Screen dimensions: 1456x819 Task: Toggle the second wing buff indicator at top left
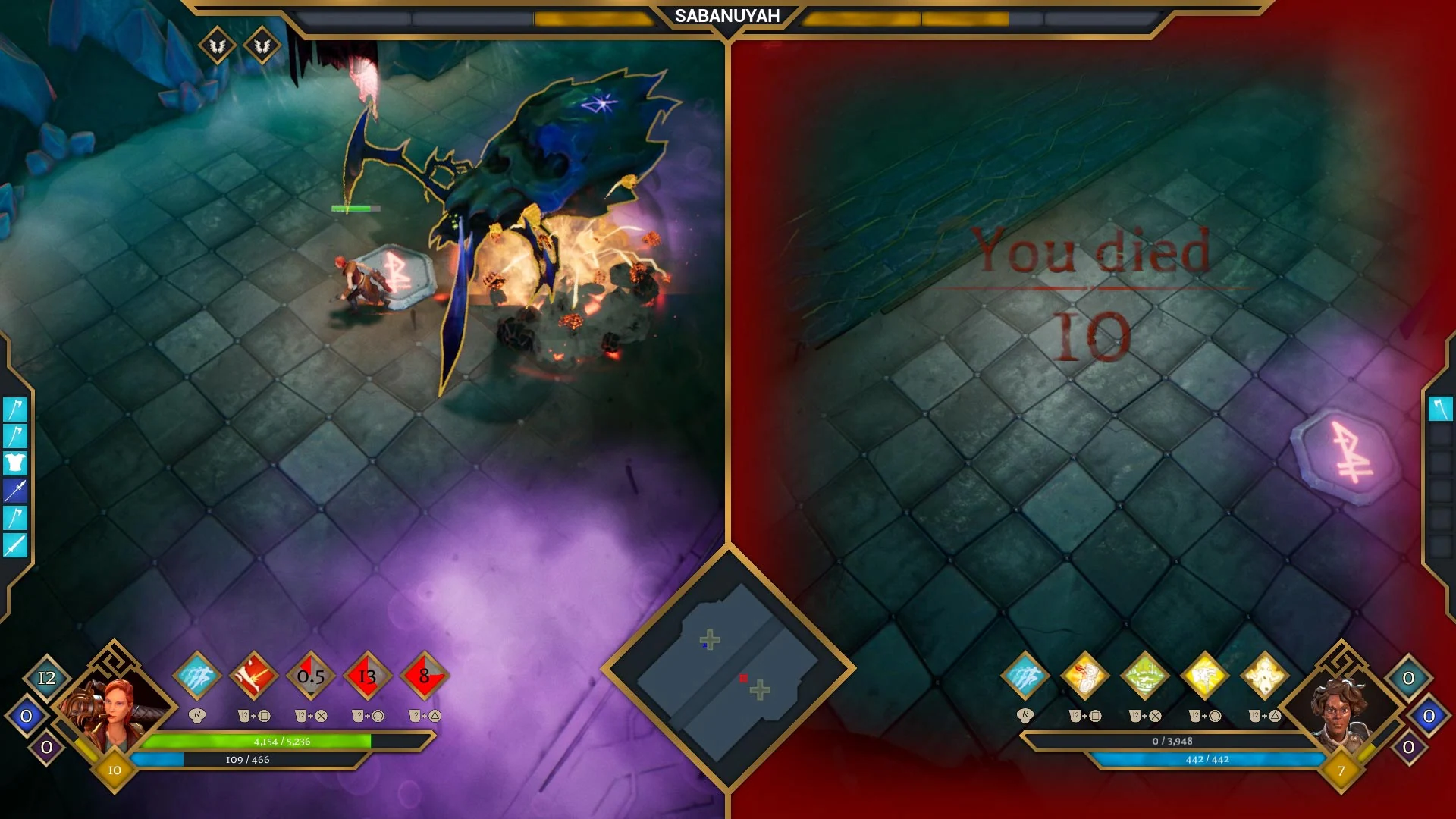(x=262, y=45)
